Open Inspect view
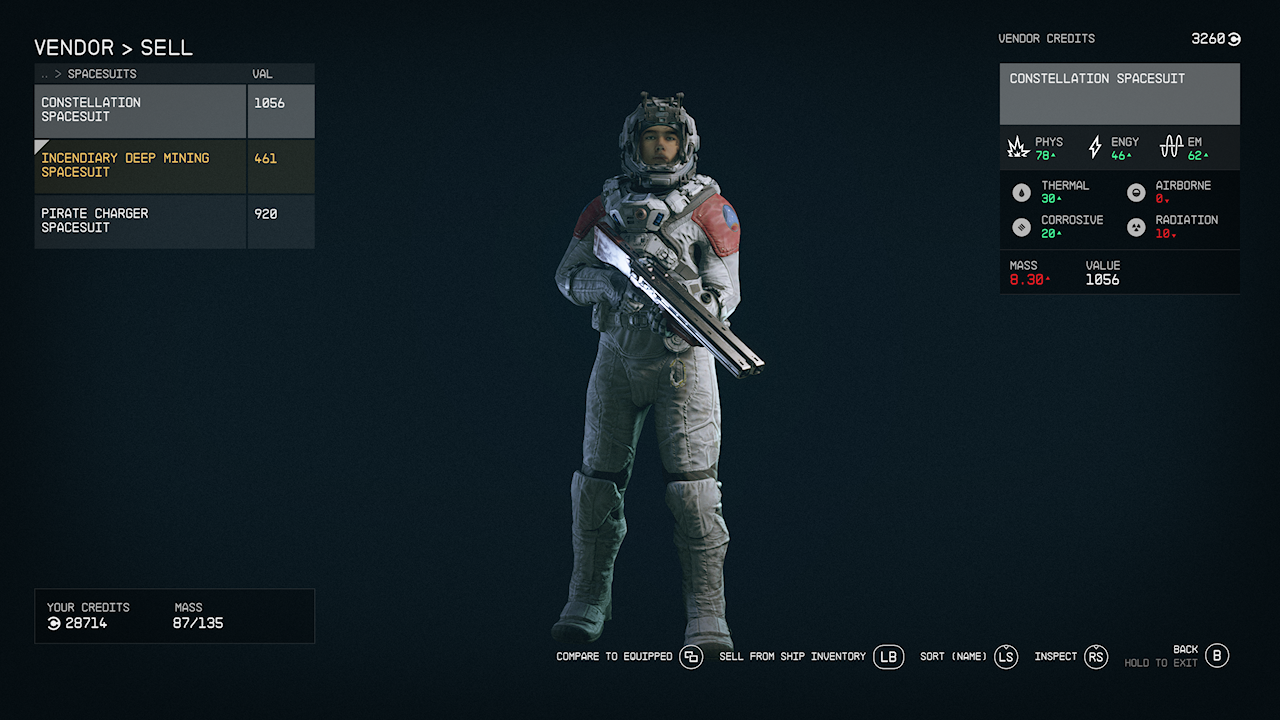Image resolution: width=1280 pixels, height=720 pixels. tap(1096, 657)
